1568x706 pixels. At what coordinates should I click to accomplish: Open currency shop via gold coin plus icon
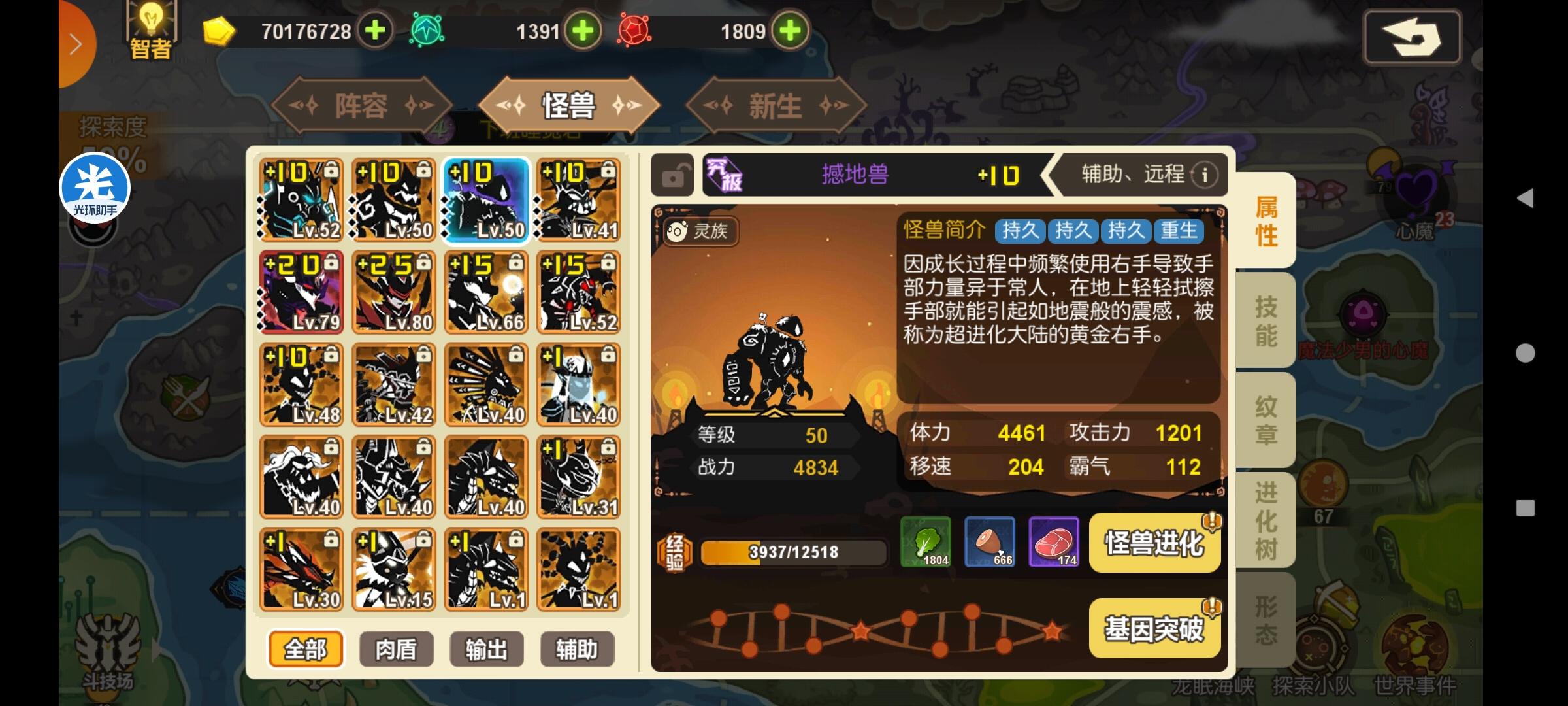[374, 29]
